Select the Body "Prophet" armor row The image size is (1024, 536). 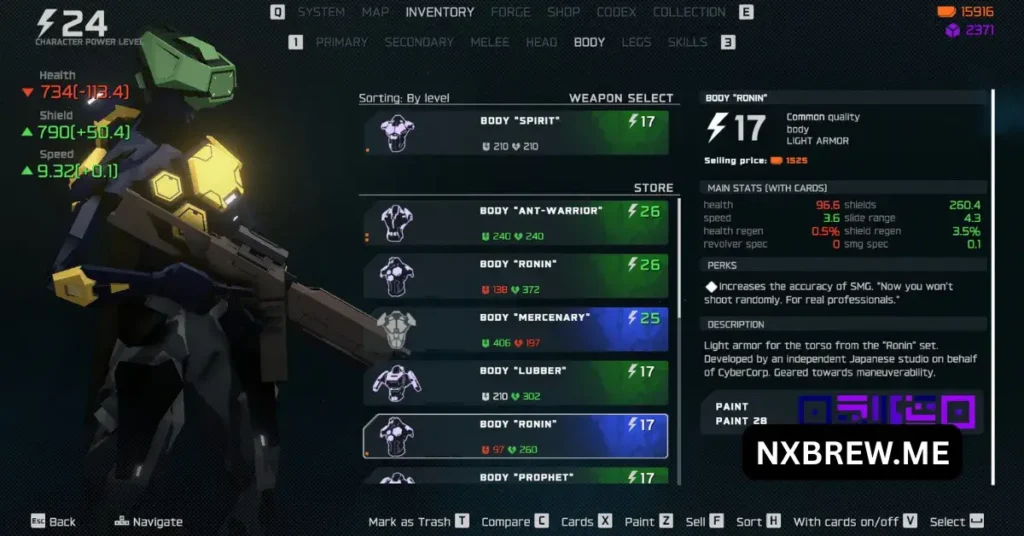click(516, 477)
